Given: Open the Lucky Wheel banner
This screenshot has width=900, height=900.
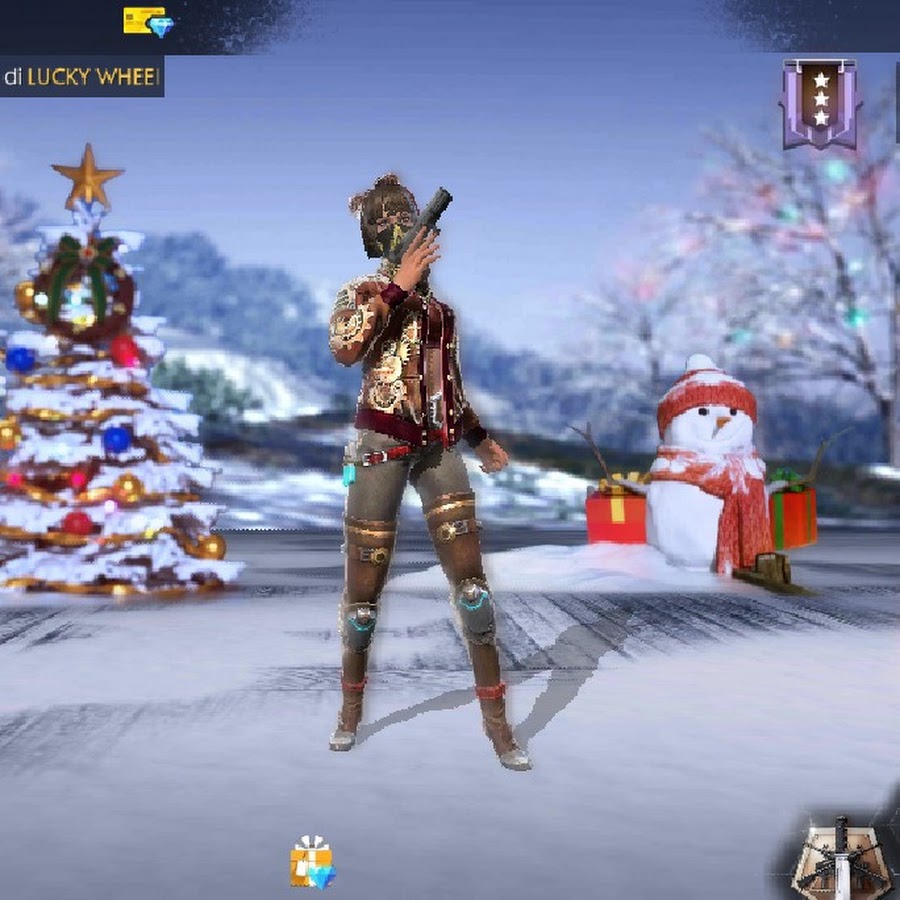Looking at the screenshot, I should point(81,77).
